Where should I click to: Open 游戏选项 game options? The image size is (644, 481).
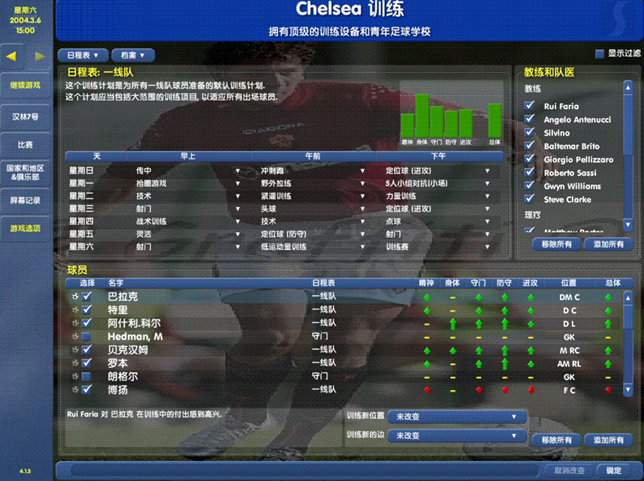pos(26,228)
